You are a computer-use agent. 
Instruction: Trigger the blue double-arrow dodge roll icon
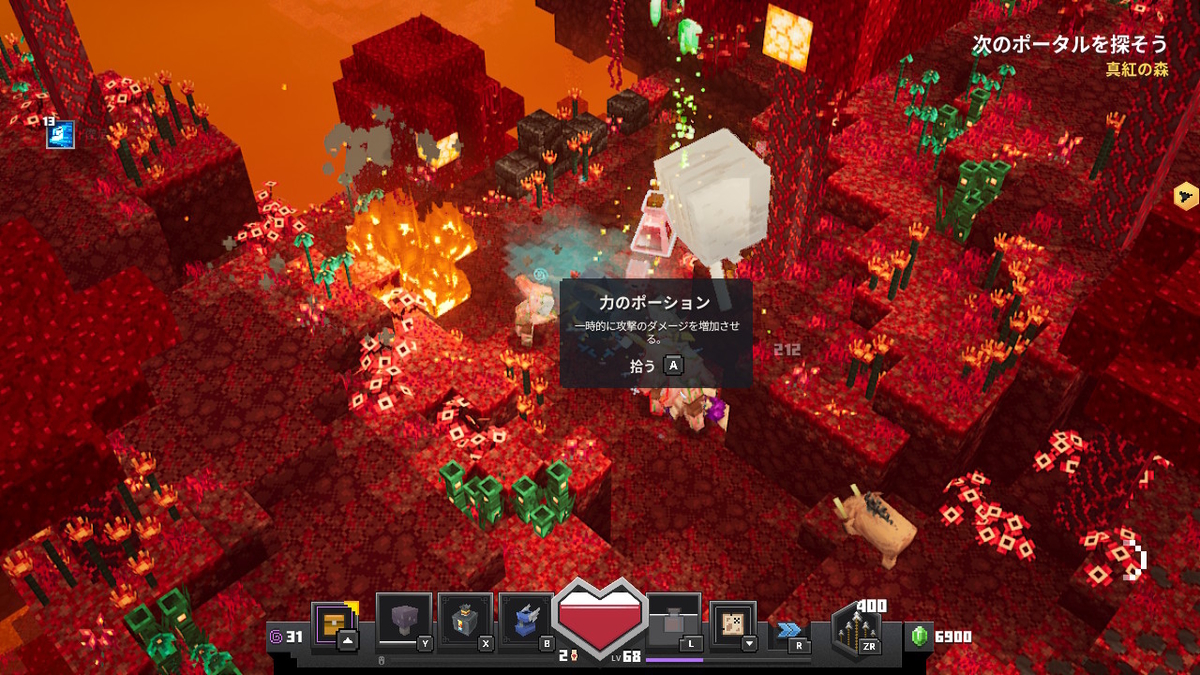pyautogui.click(x=788, y=630)
